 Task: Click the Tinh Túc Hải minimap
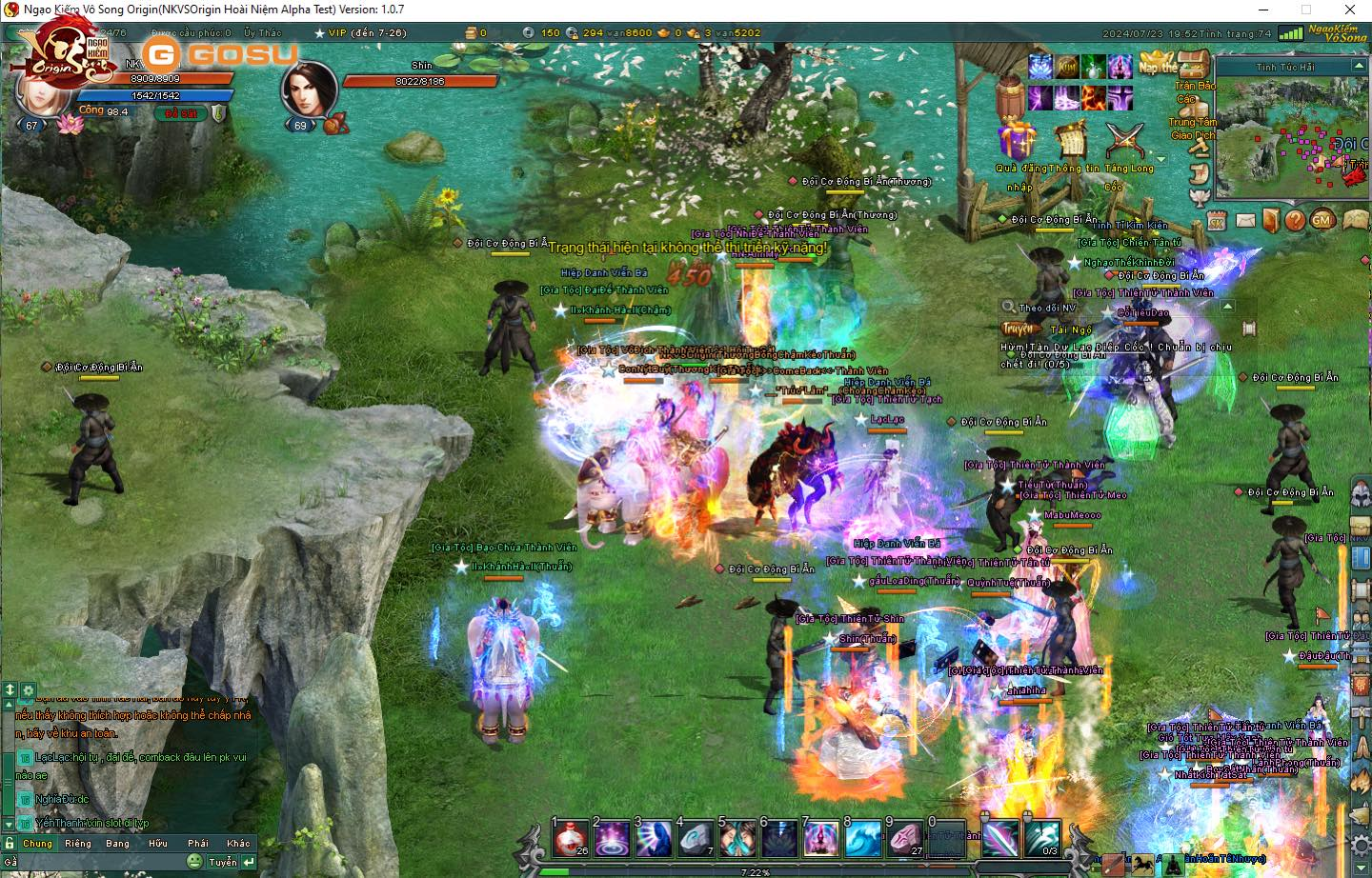pyautogui.click(x=1288, y=135)
